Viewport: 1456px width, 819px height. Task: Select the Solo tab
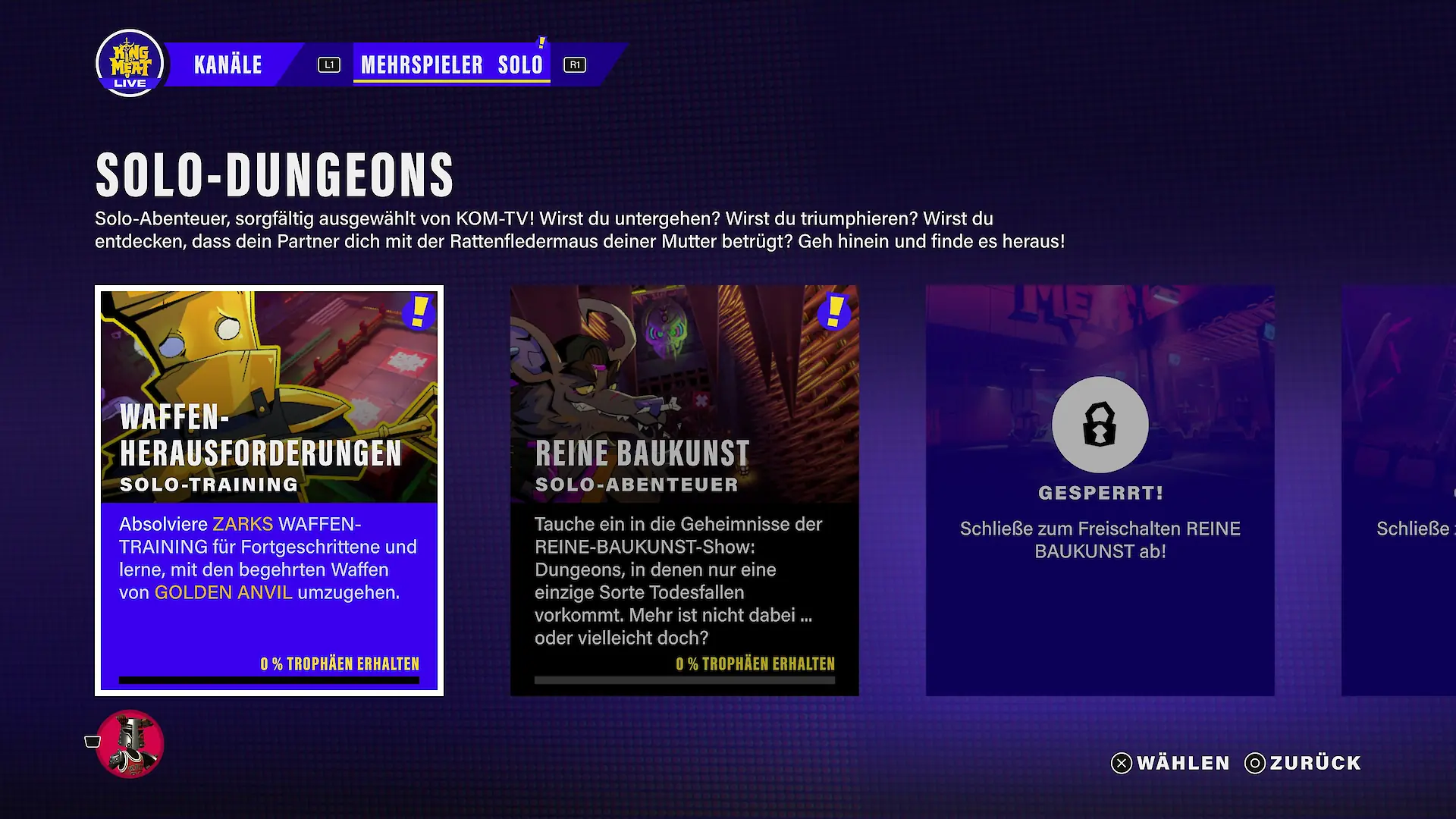[x=520, y=65]
